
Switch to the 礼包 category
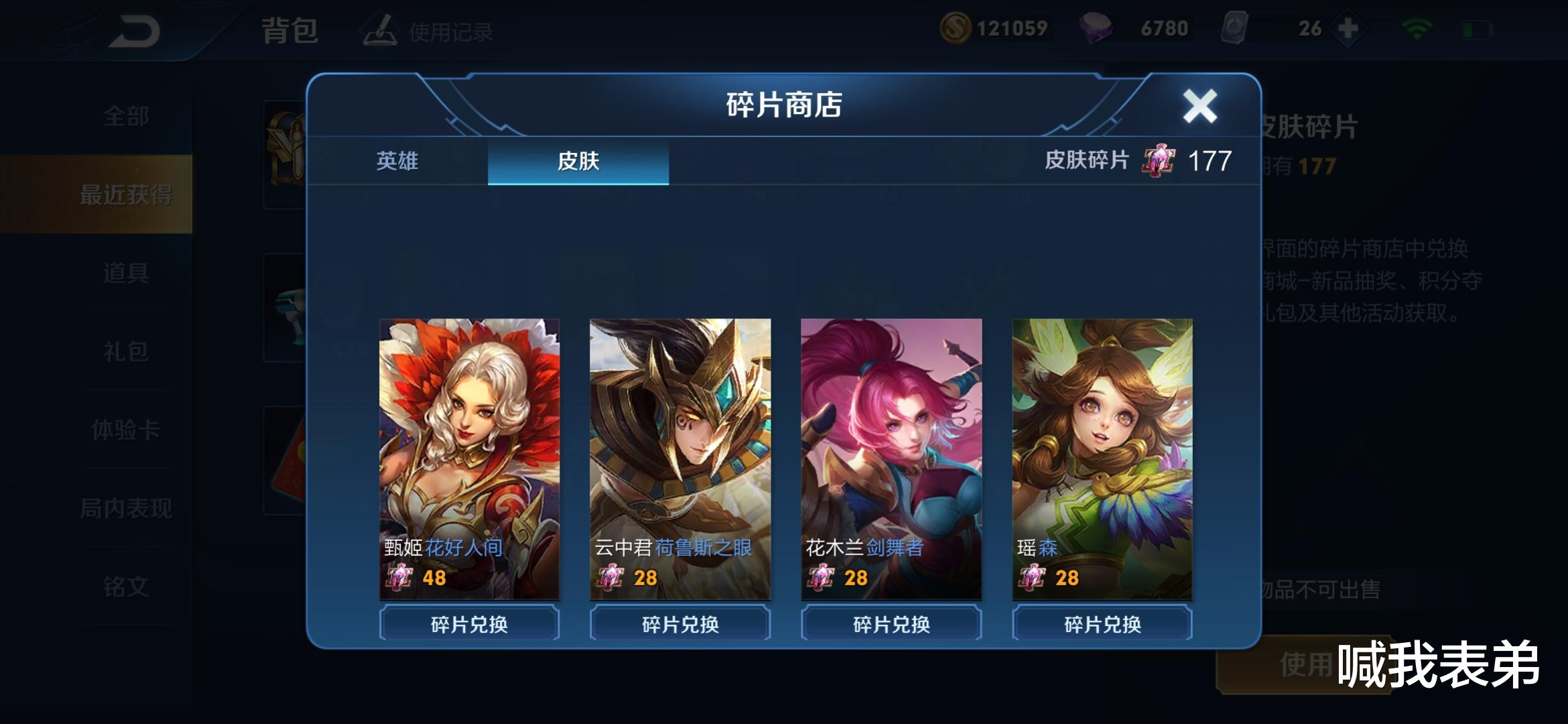click(126, 351)
